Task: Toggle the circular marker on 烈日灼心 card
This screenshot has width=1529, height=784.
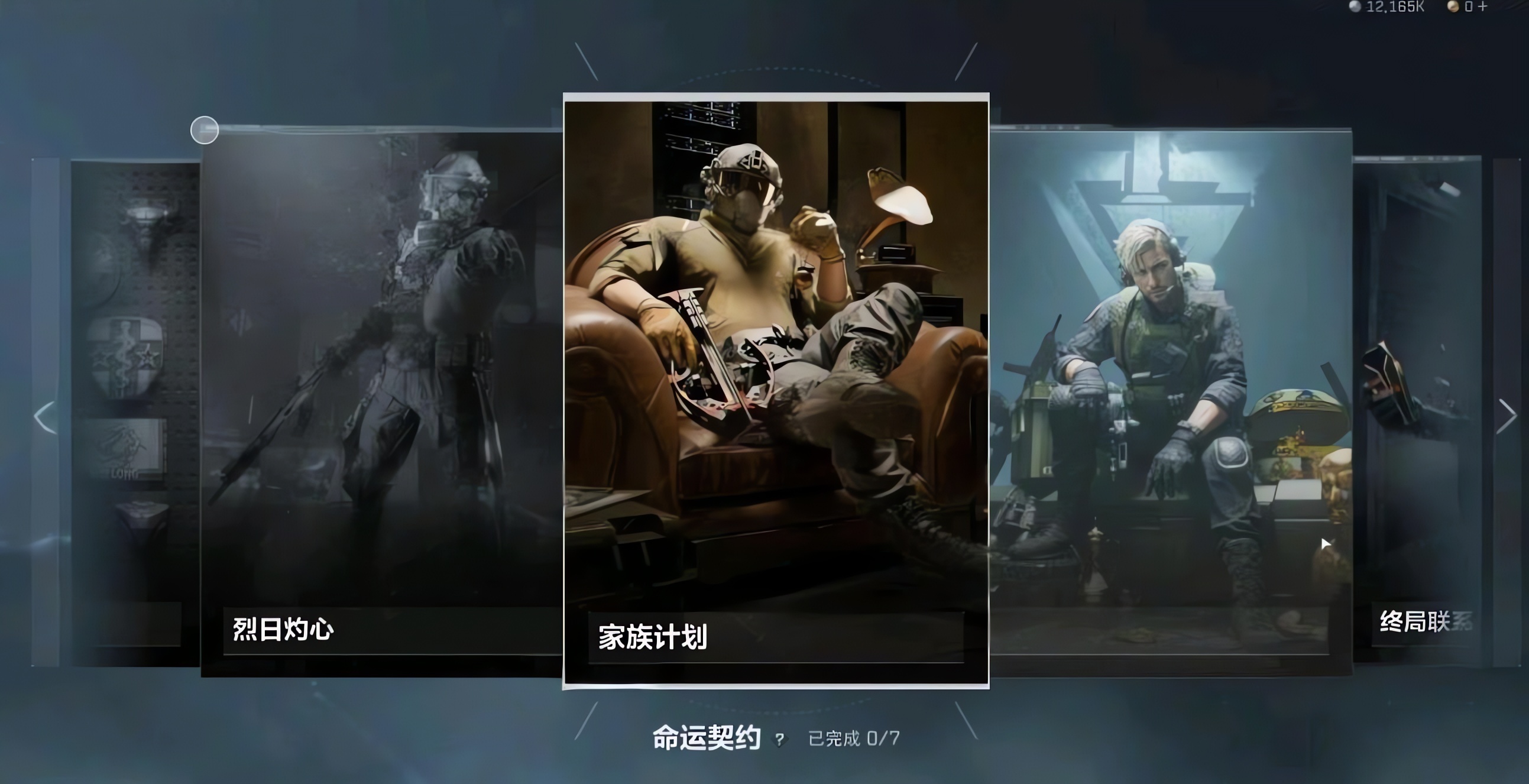Action: pyautogui.click(x=204, y=129)
